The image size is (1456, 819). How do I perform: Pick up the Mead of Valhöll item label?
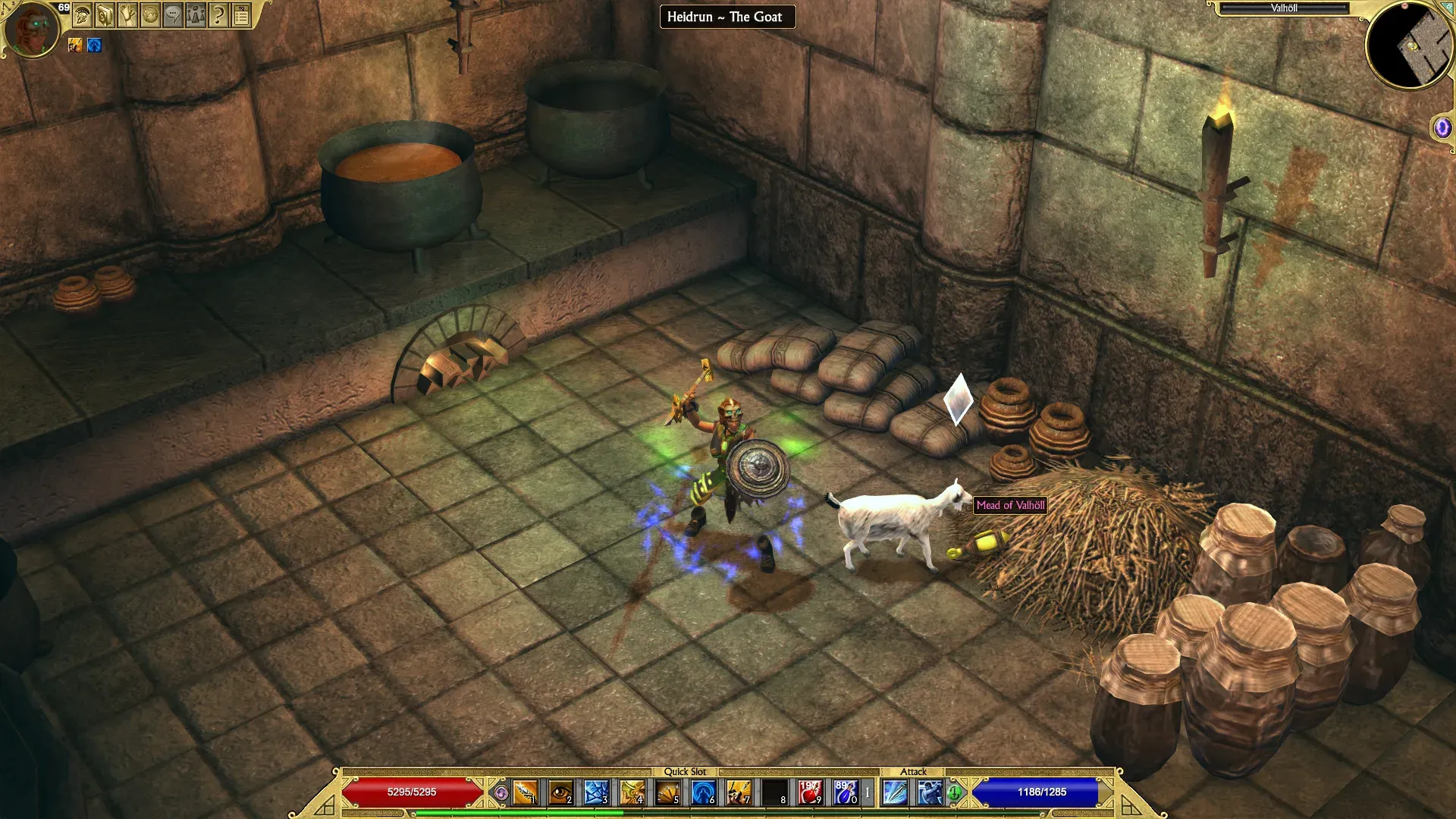tap(1010, 505)
